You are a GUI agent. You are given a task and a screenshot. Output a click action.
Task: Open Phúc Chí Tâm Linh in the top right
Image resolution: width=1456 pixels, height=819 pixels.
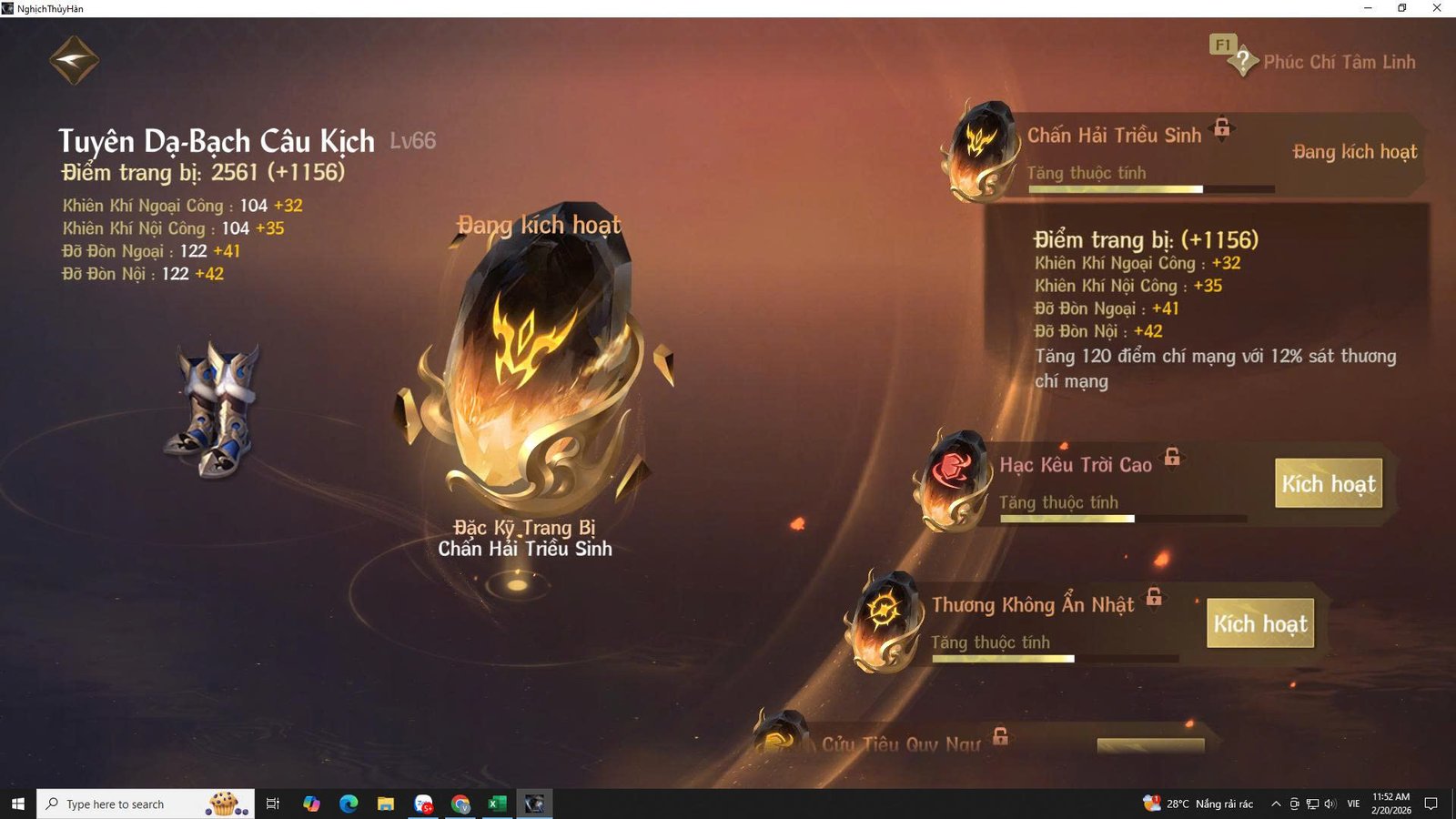click(x=1340, y=62)
